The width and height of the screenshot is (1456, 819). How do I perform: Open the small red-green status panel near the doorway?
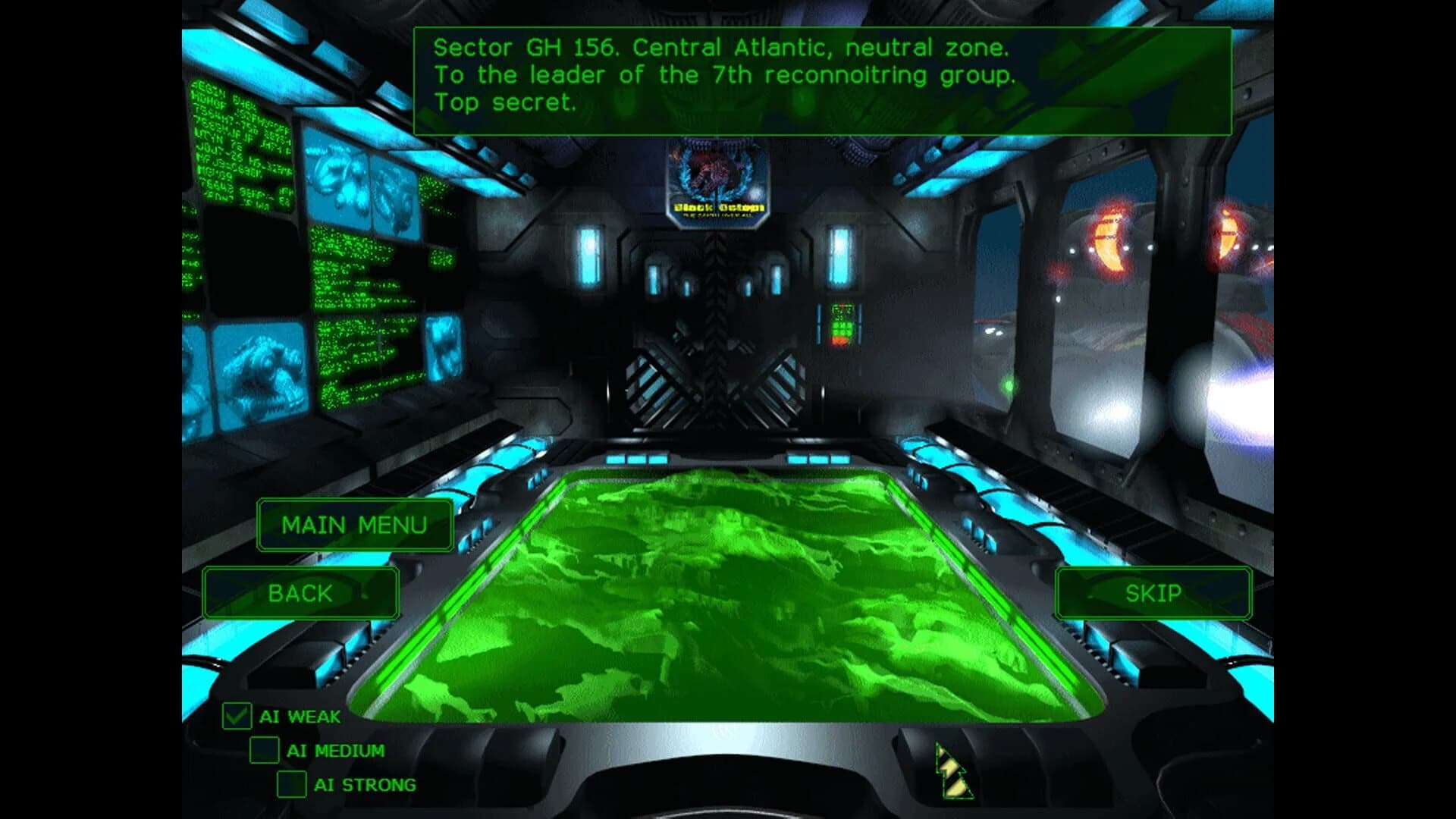pos(842,326)
